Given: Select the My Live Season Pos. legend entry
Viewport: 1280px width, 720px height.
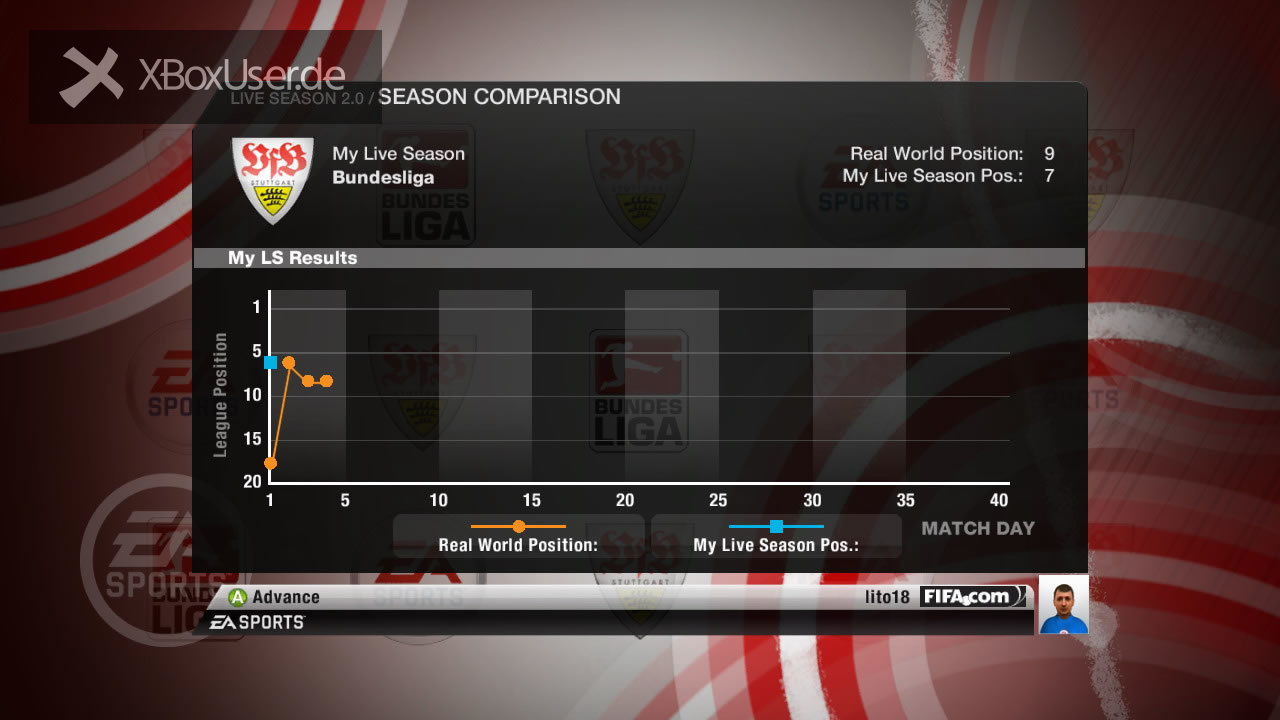Looking at the screenshot, I should click(x=776, y=536).
